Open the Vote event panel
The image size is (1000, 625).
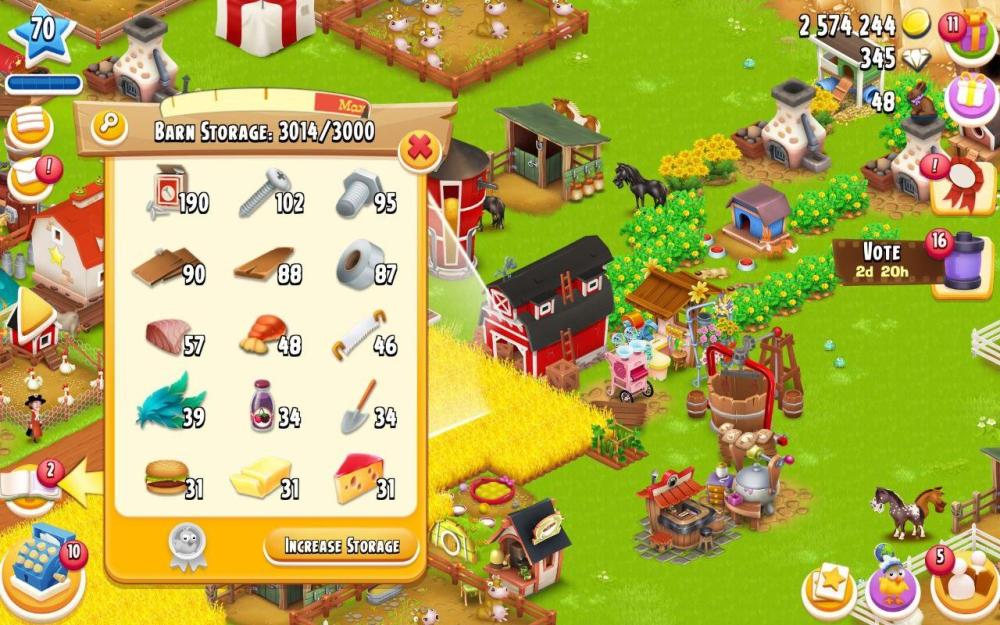pos(880,262)
